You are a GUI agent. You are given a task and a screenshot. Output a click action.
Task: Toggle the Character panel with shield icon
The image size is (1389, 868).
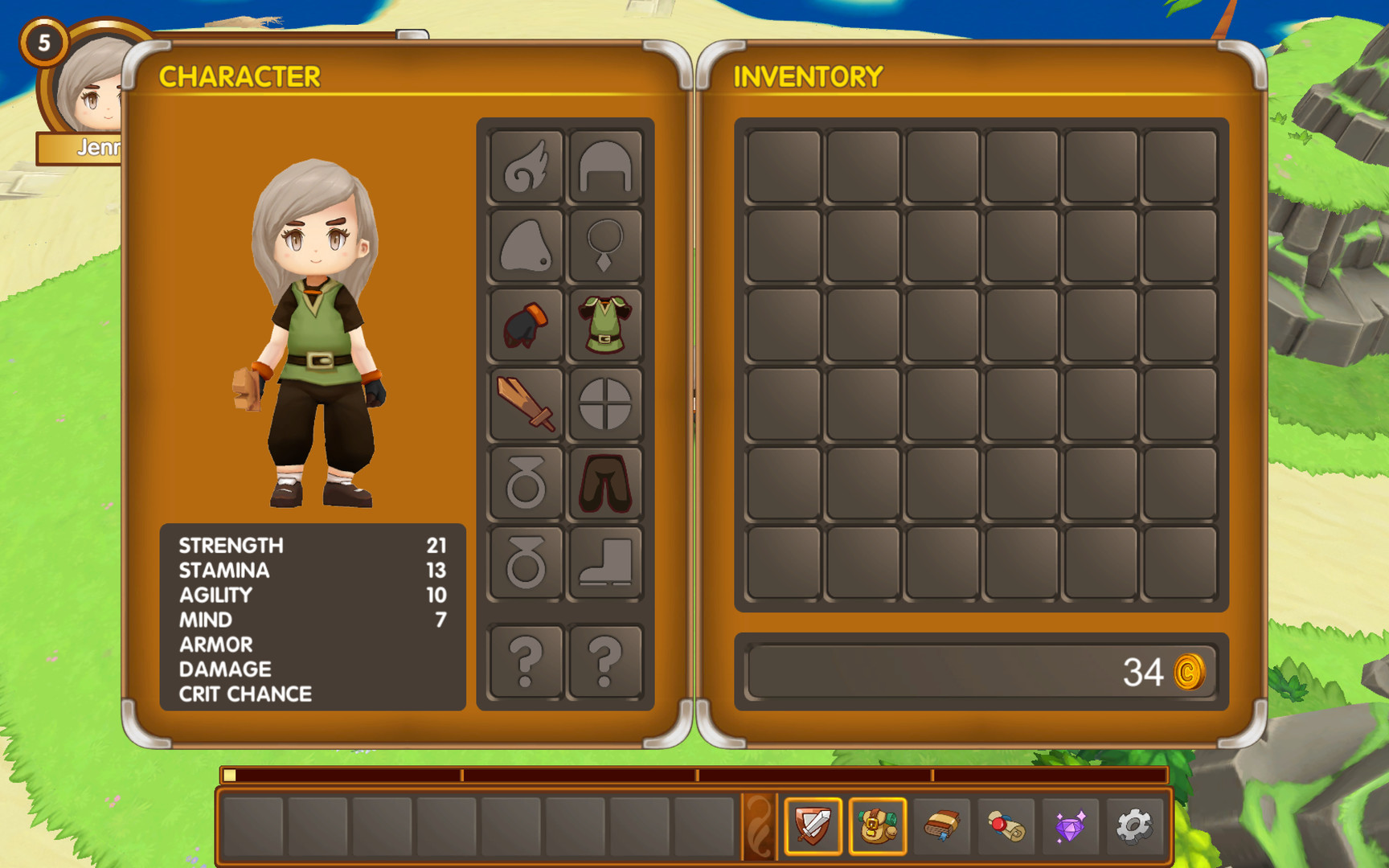[813, 825]
